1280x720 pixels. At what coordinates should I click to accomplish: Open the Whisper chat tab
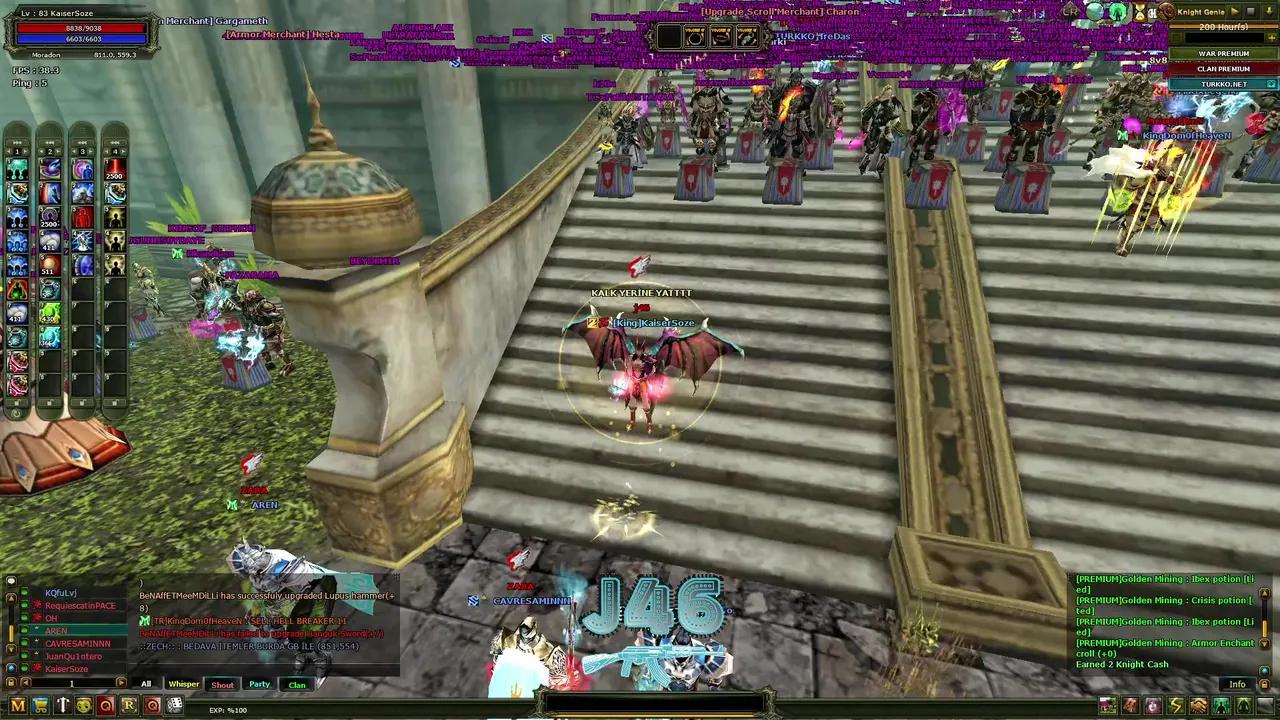[183, 684]
